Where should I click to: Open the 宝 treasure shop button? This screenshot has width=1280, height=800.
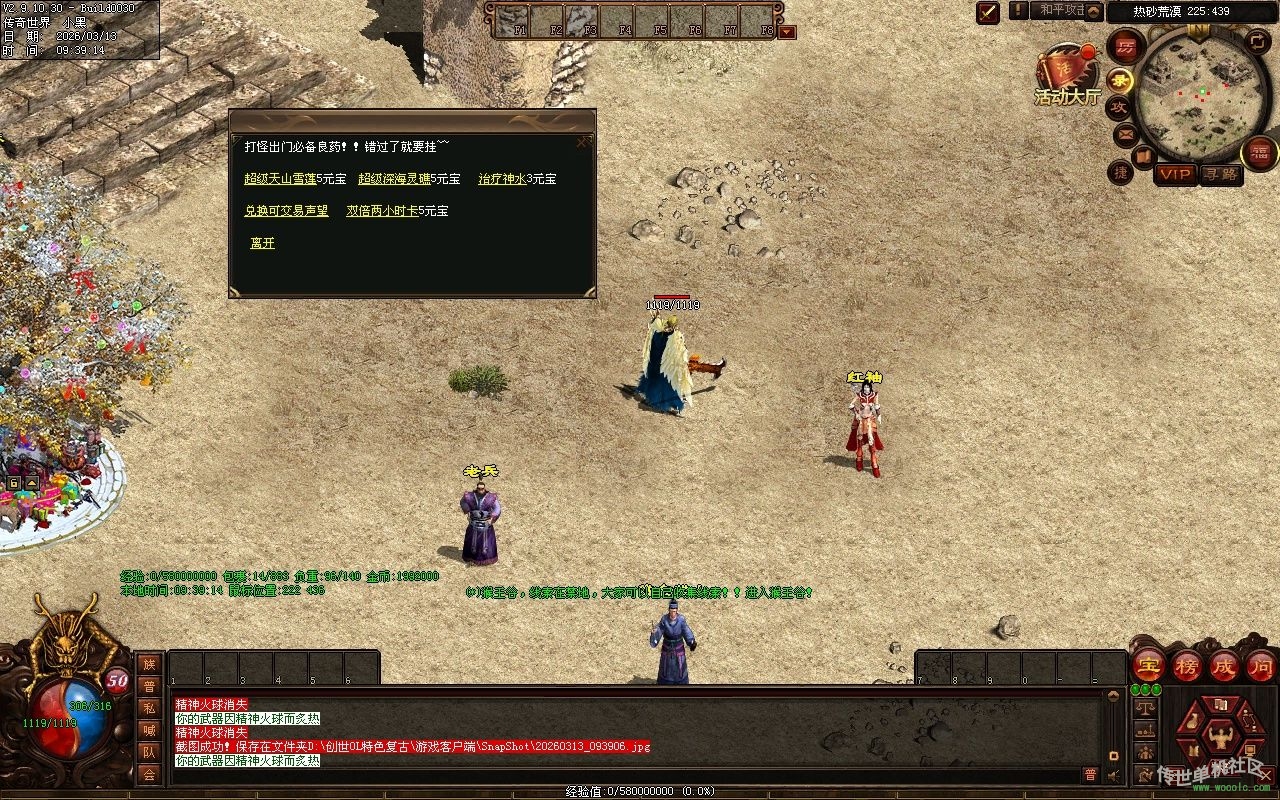click(x=1148, y=665)
